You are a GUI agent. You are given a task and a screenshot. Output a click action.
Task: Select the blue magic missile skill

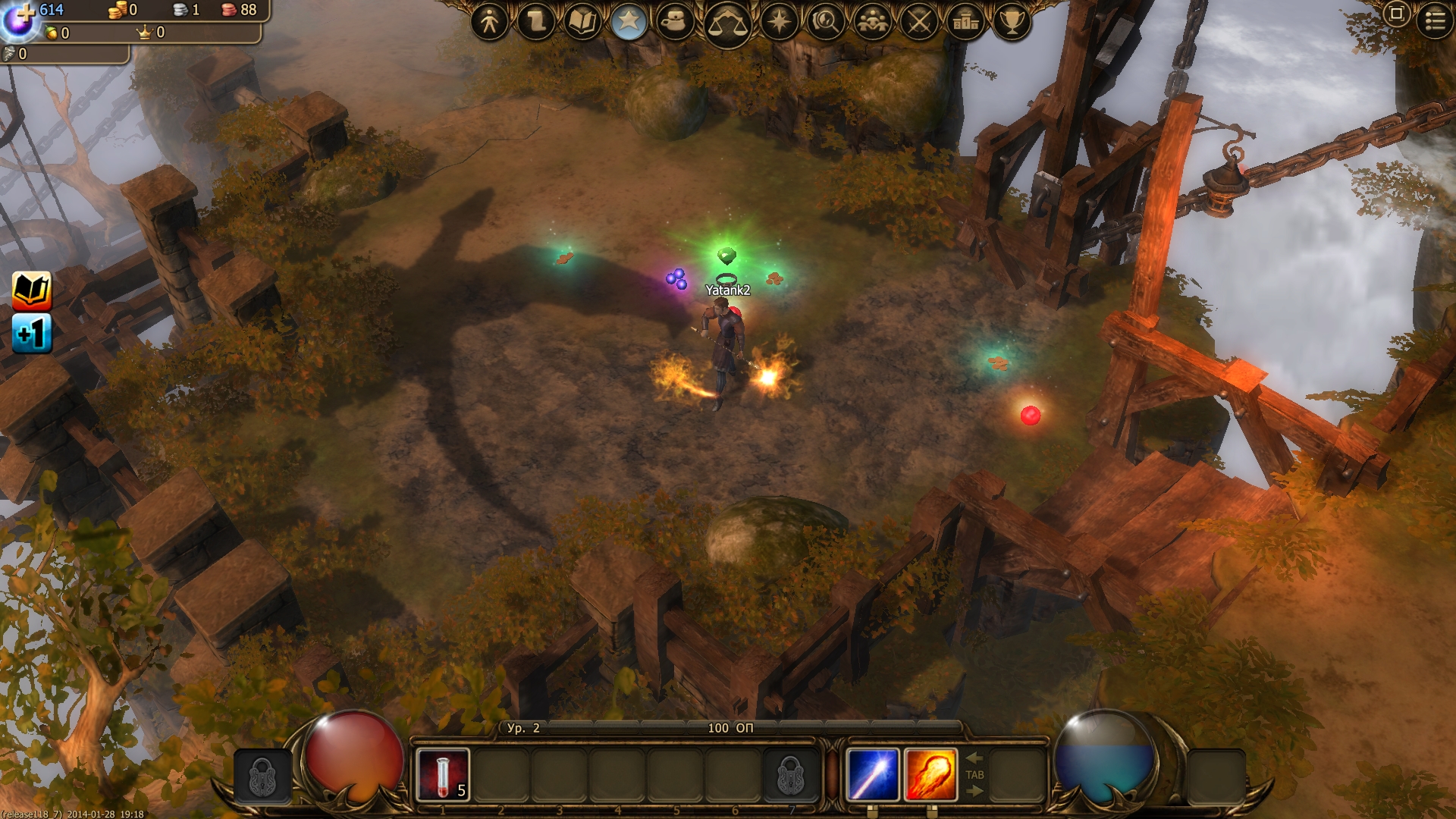click(872, 774)
